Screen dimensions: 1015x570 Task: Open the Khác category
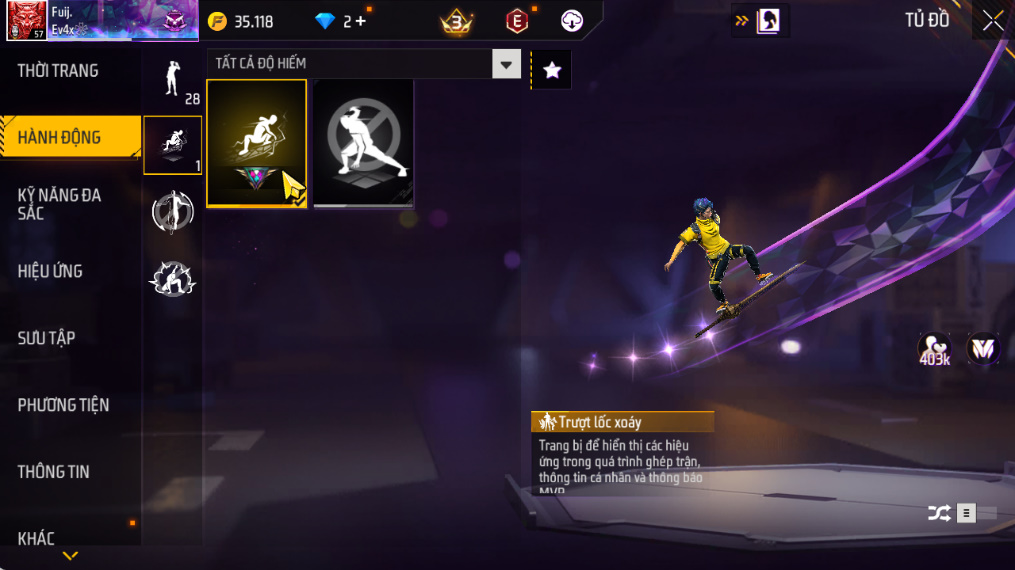37,538
